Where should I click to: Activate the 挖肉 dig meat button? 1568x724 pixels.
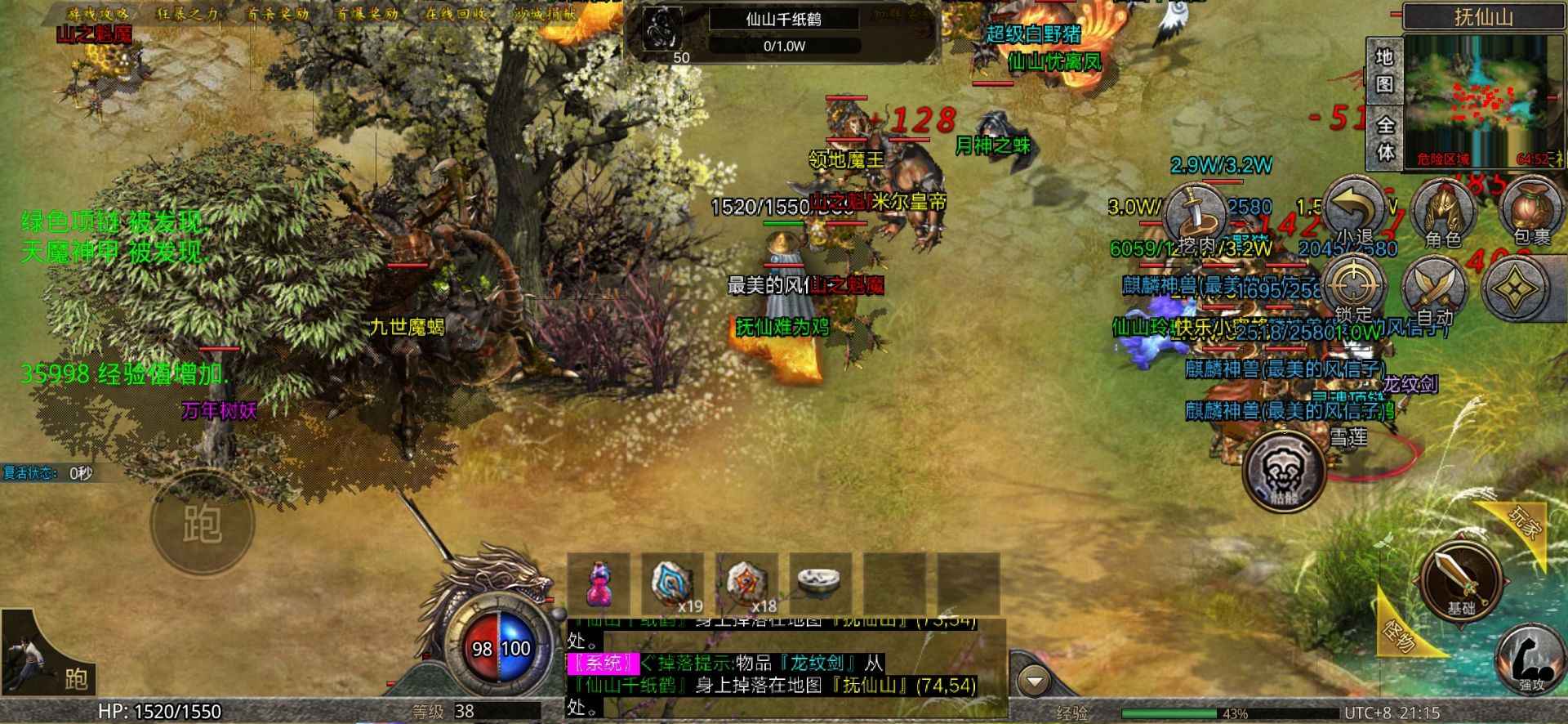(1194, 215)
